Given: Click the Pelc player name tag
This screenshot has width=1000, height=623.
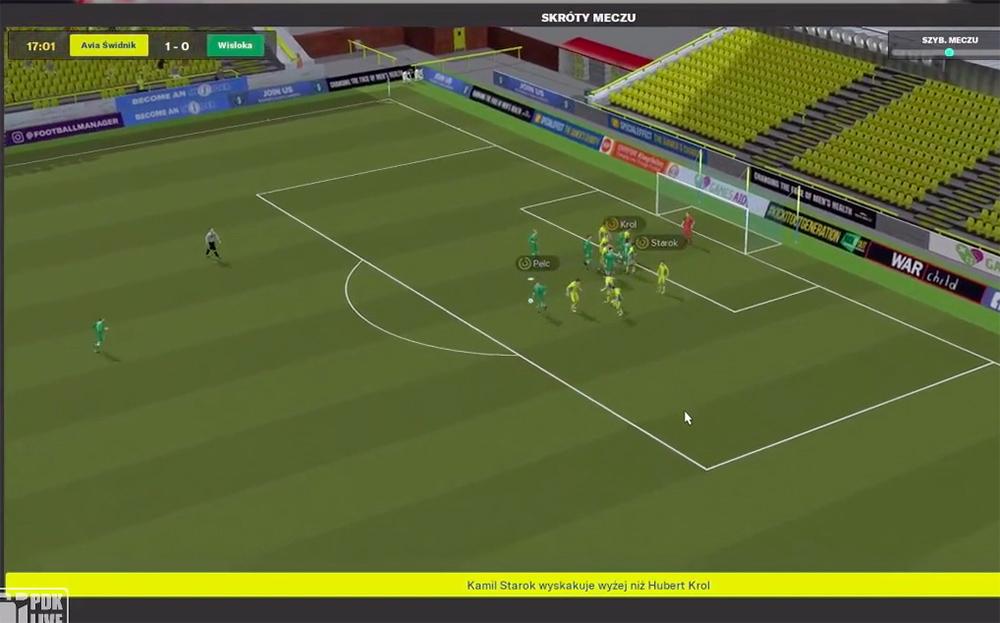Looking at the screenshot, I should (x=536, y=263).
